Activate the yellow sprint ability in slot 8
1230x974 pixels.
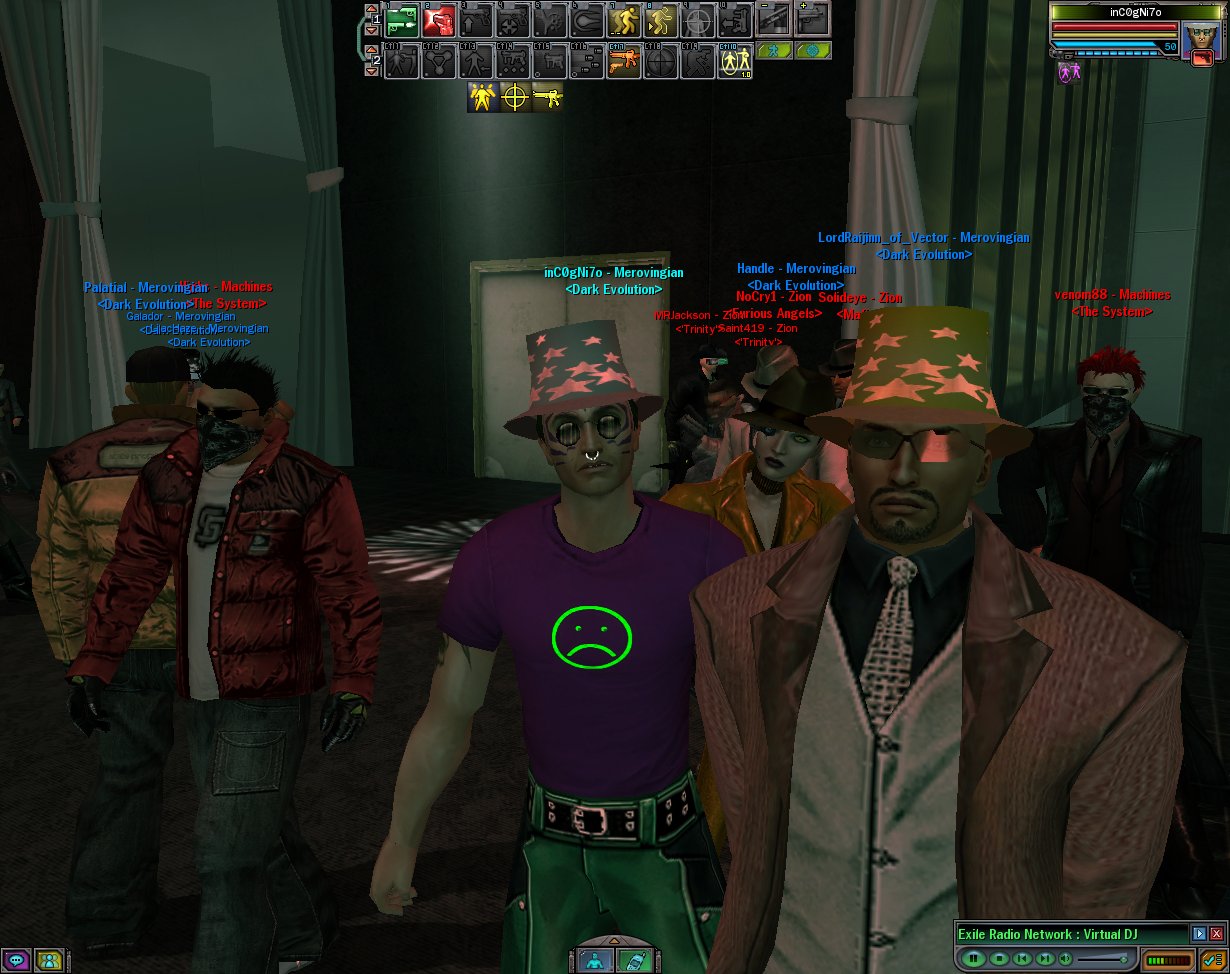click(661, 20)
